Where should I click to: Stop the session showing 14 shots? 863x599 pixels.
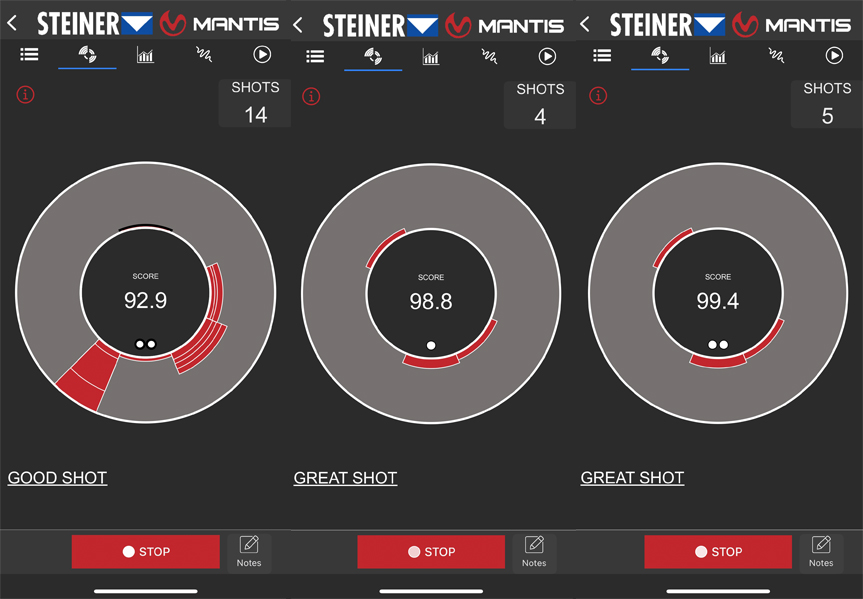tap(145, 551)
